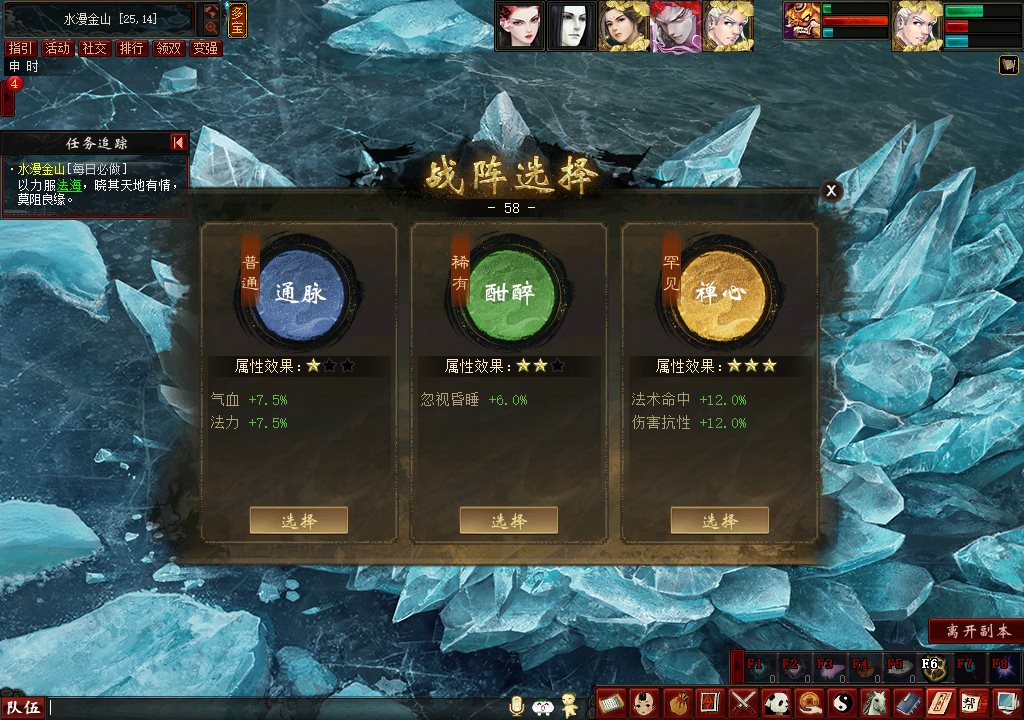Close the 战阵选择 dialog
This screenshot has height=720, width=1024.
coord(831,191)
